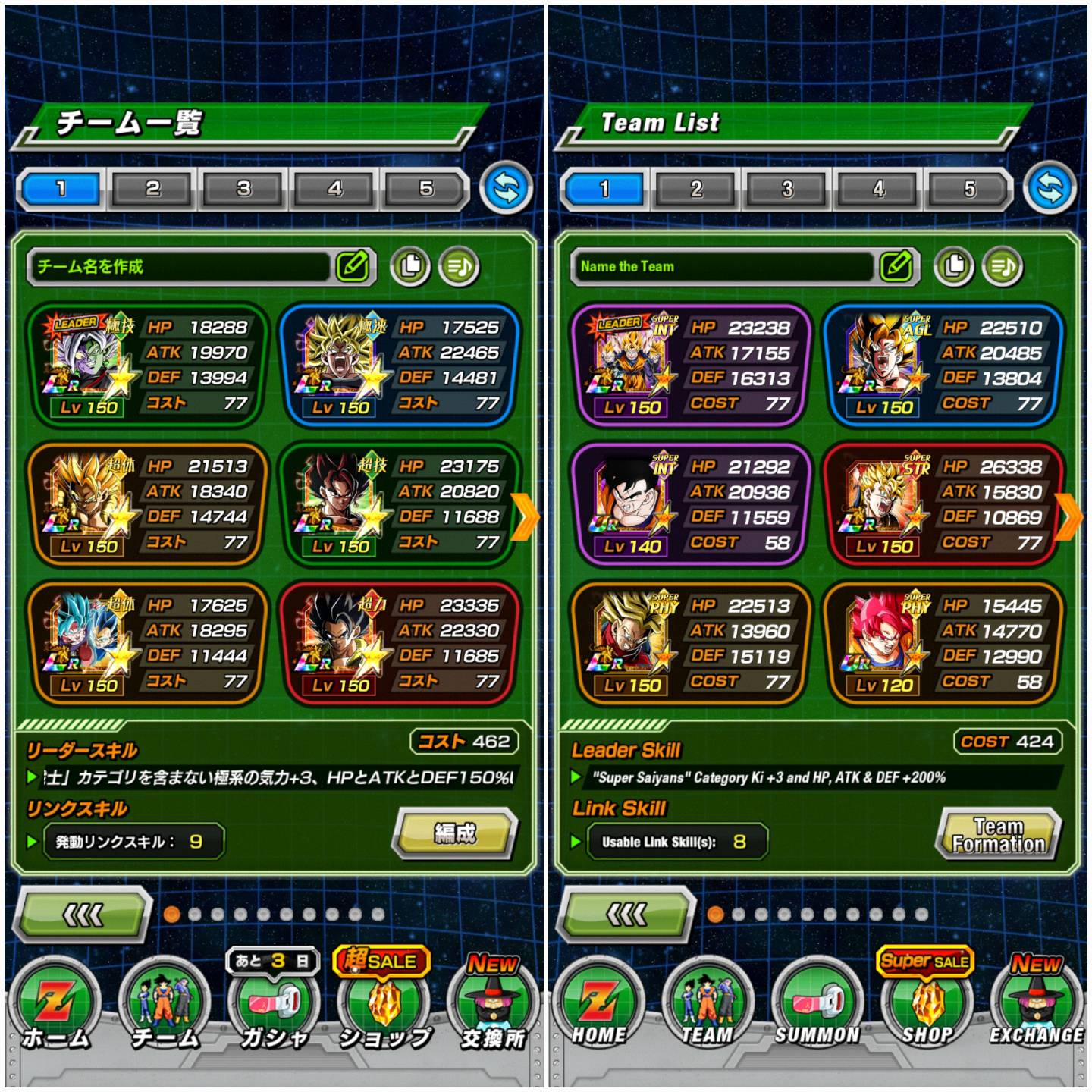Switch to team slot 2

(697, 187)
